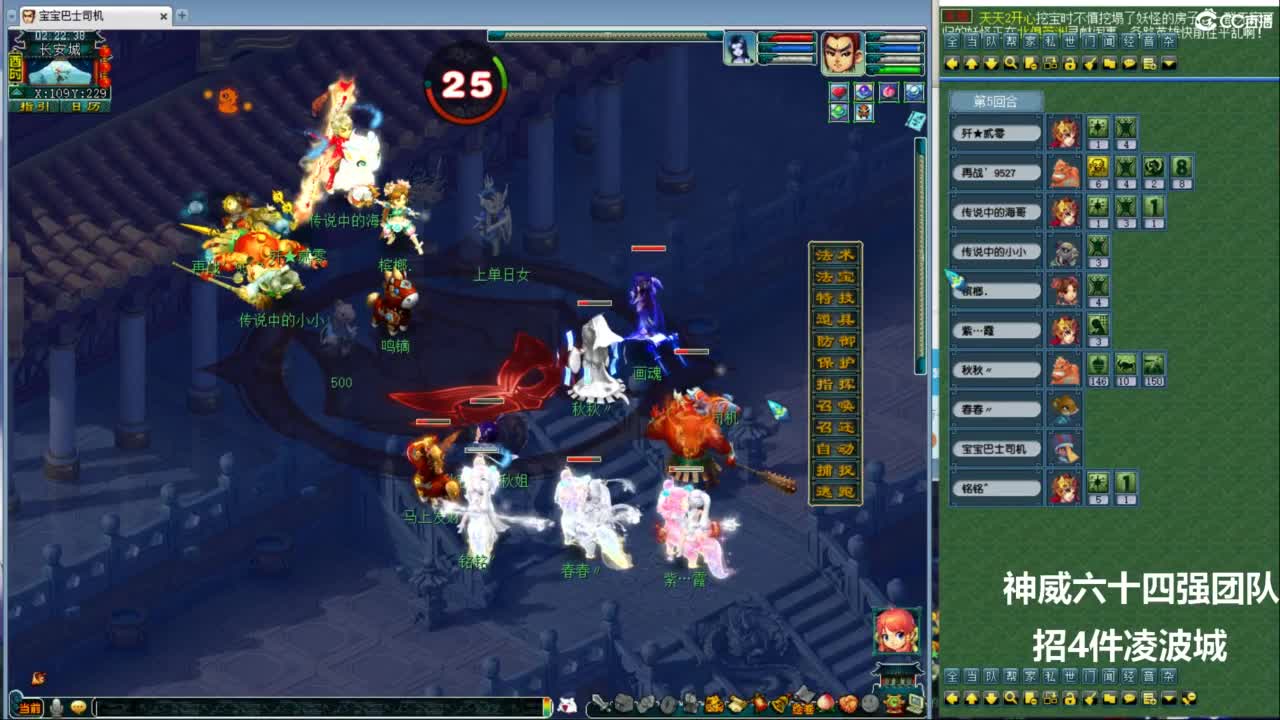This screenshot has height=720, width=1280.
Task: Expand the 日历 calendar panel
Action: [x=85, y=105]
